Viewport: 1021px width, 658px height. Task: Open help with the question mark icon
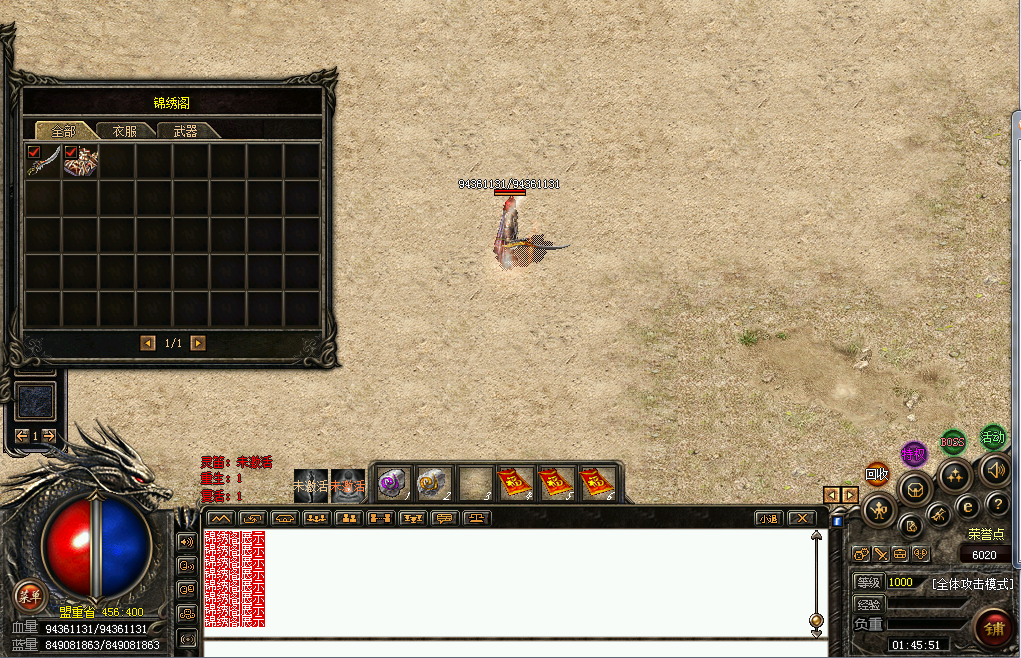pos(997,504)
